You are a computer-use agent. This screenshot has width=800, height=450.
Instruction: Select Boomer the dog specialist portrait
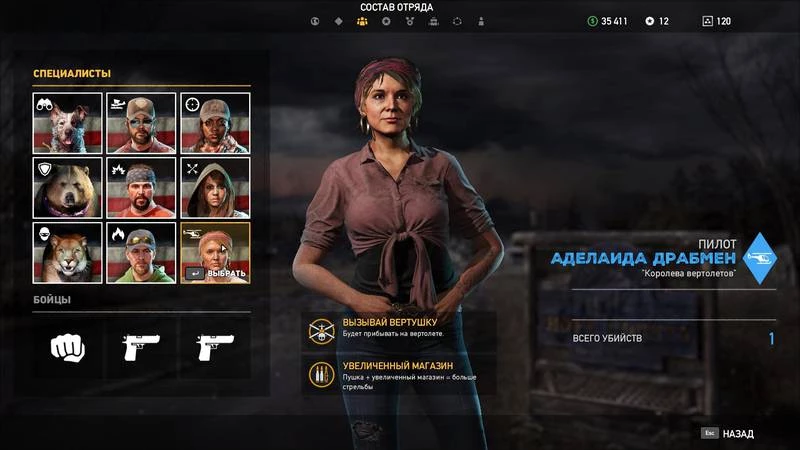(68, 122)
